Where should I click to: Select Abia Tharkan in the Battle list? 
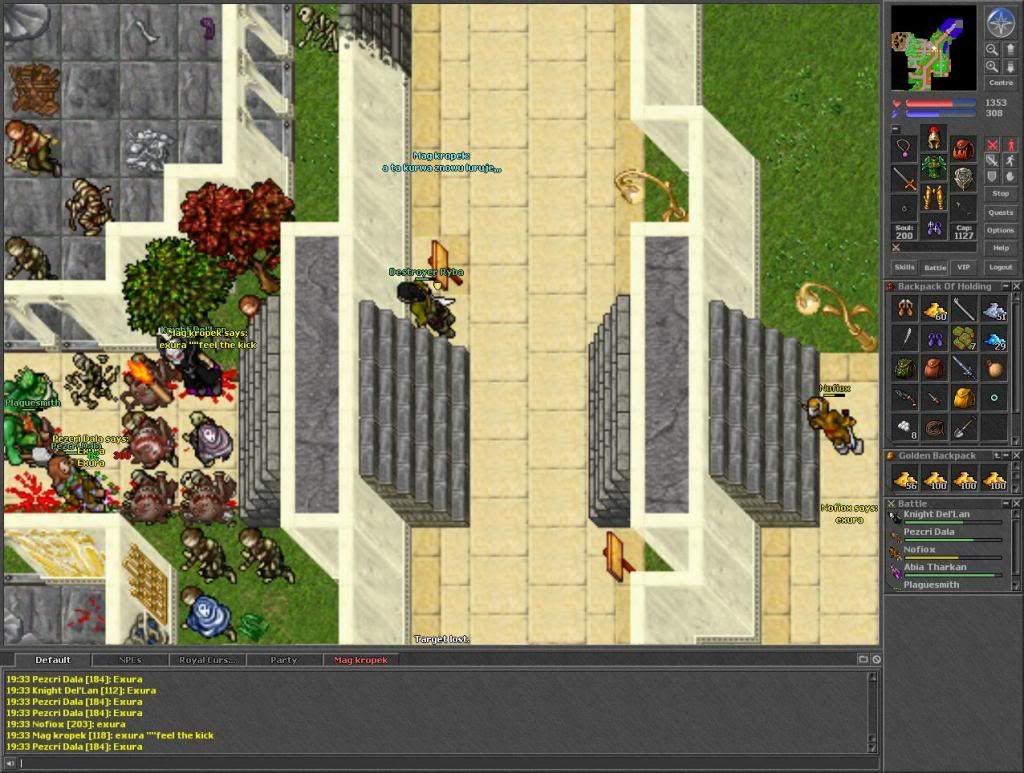tap(935, 568)
